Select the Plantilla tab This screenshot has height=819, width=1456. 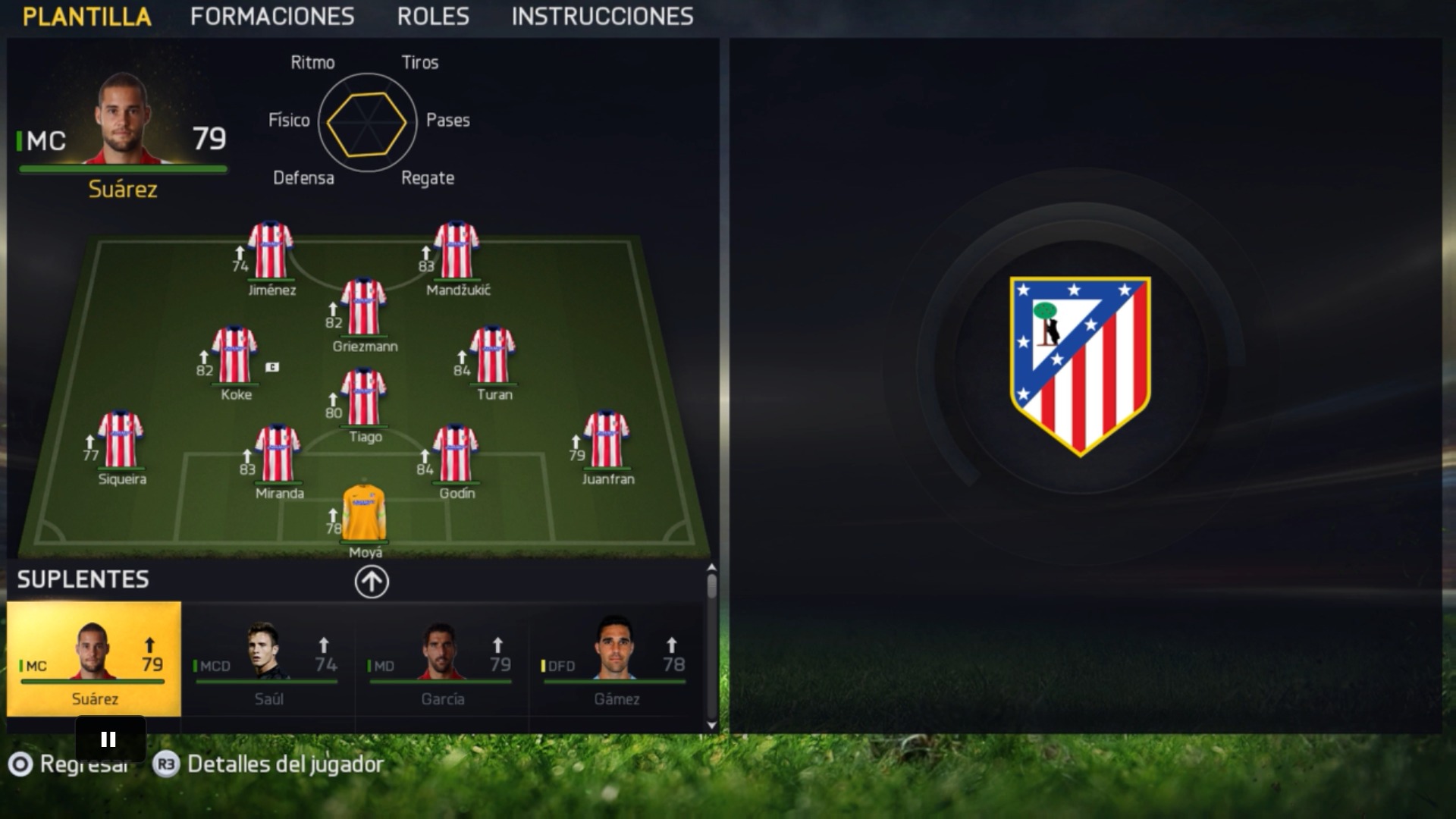[87, 17]
